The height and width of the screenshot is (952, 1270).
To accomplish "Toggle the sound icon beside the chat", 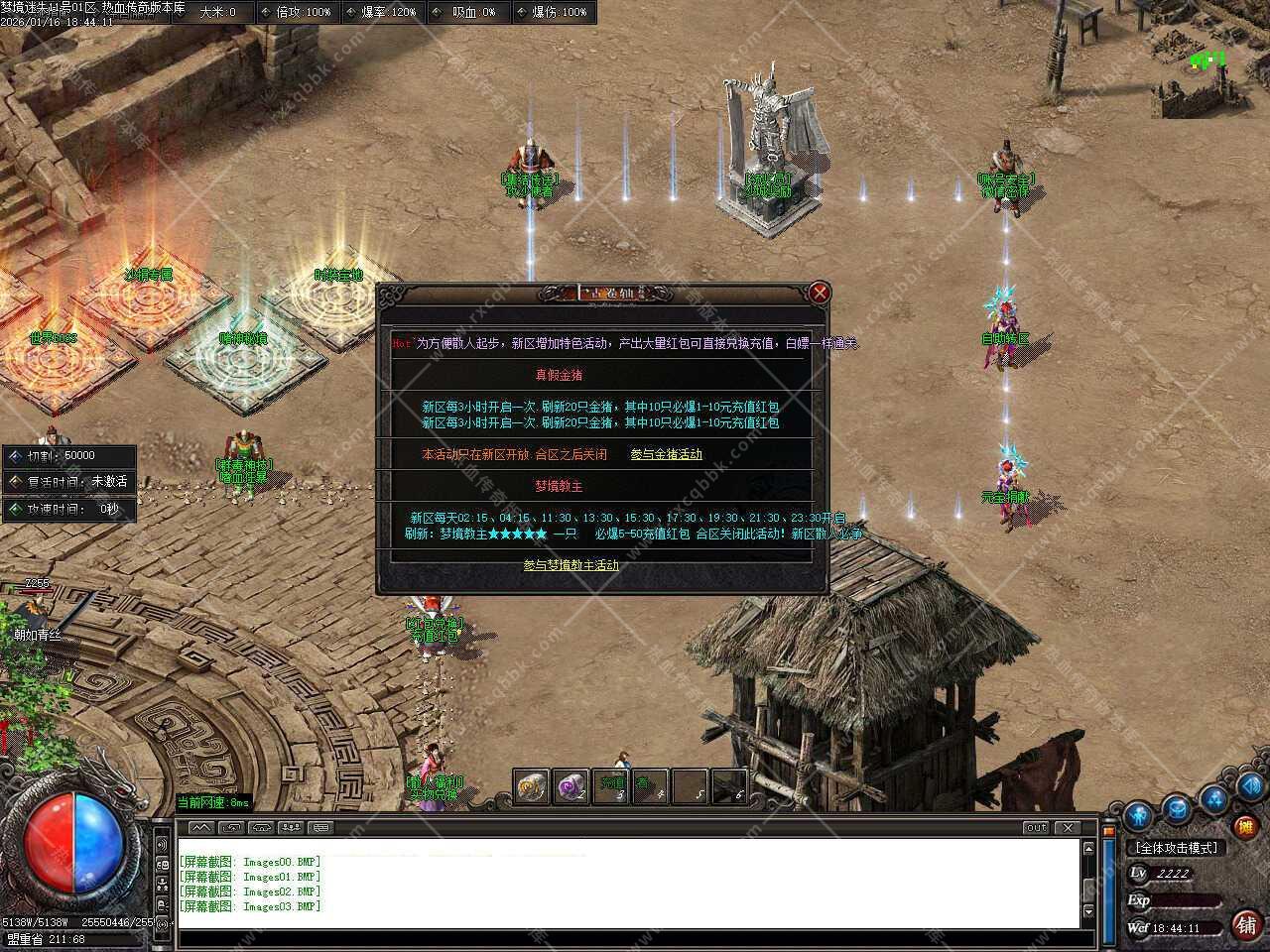I will point(162,844).
